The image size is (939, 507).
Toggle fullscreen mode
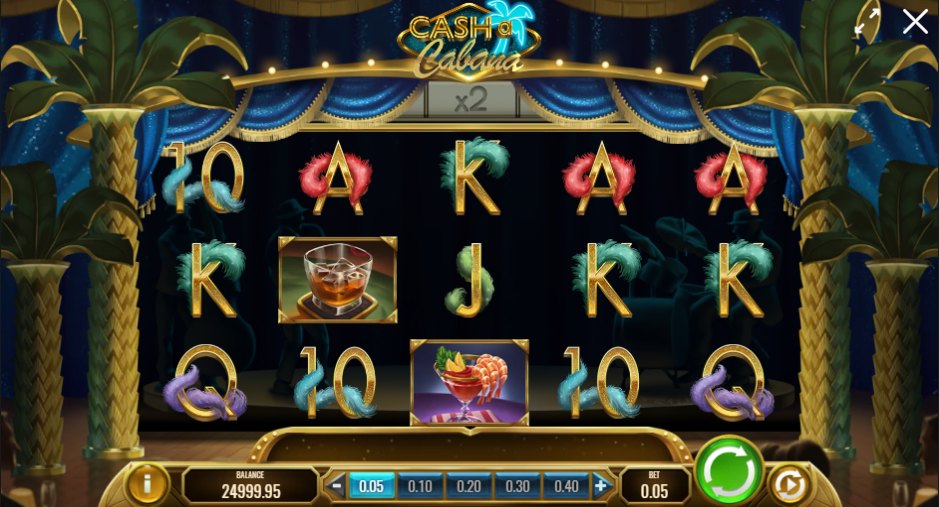point(866,22)
